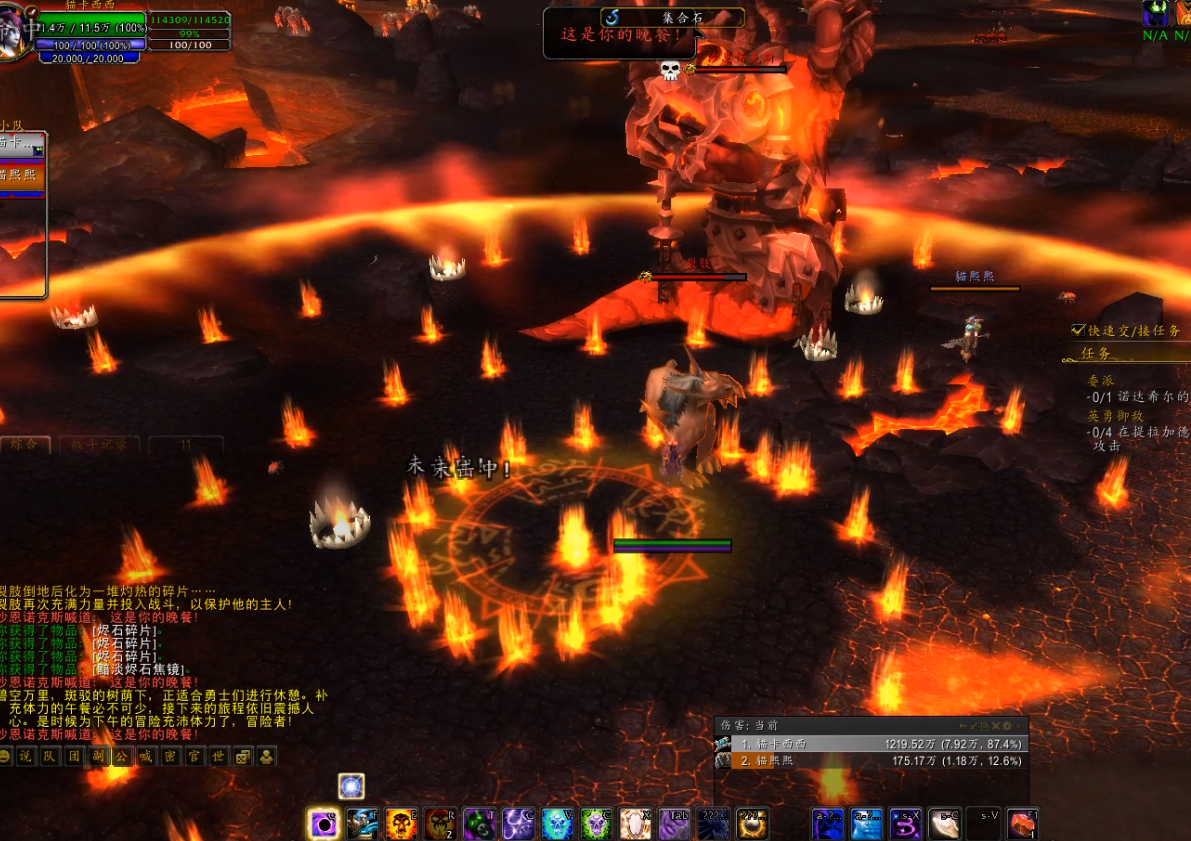1191x841 pixels.
Task: Activate the black orb spell with Q keybind
Action: pyautogui.click(x=323, y=824)
